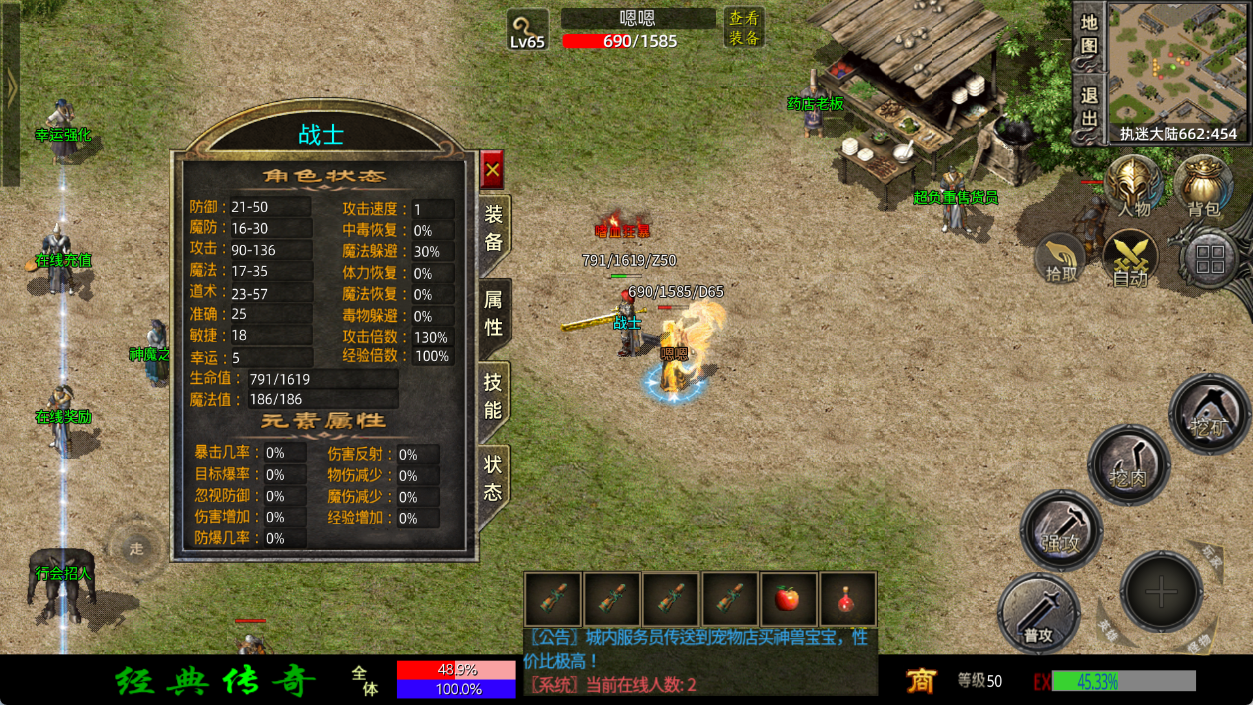This screenshot has width=1253, height=705.
Task: Tap the 拾取 pick-up button
Action: tap(1061, 260)
